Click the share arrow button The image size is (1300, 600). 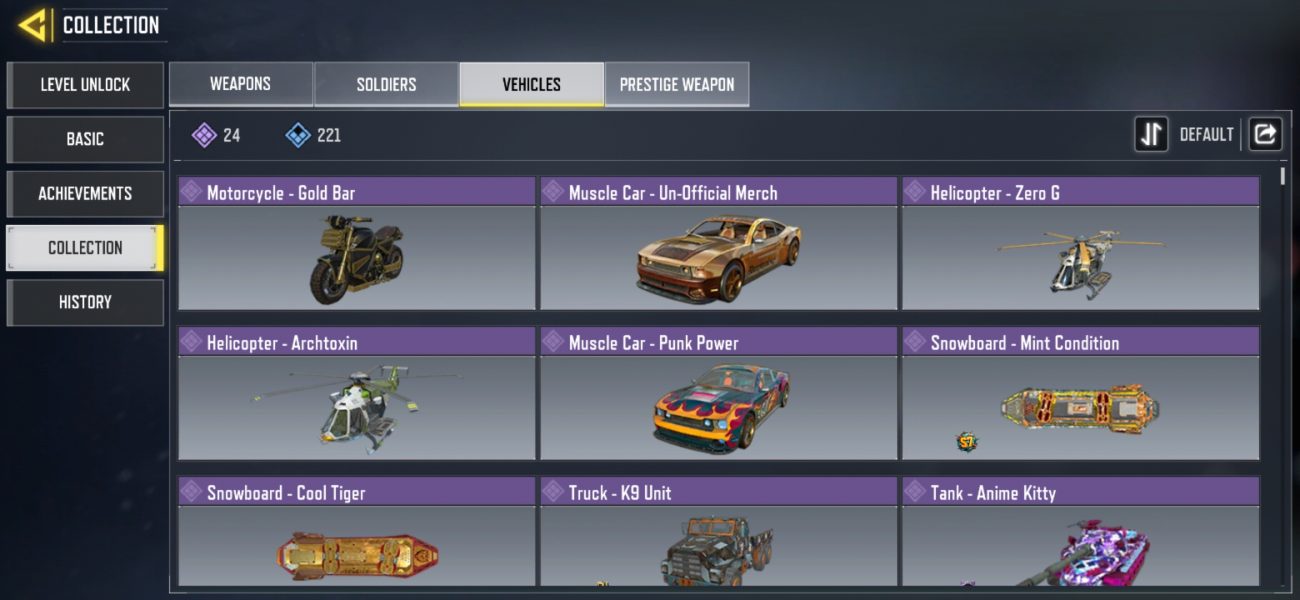[1265, 134]
